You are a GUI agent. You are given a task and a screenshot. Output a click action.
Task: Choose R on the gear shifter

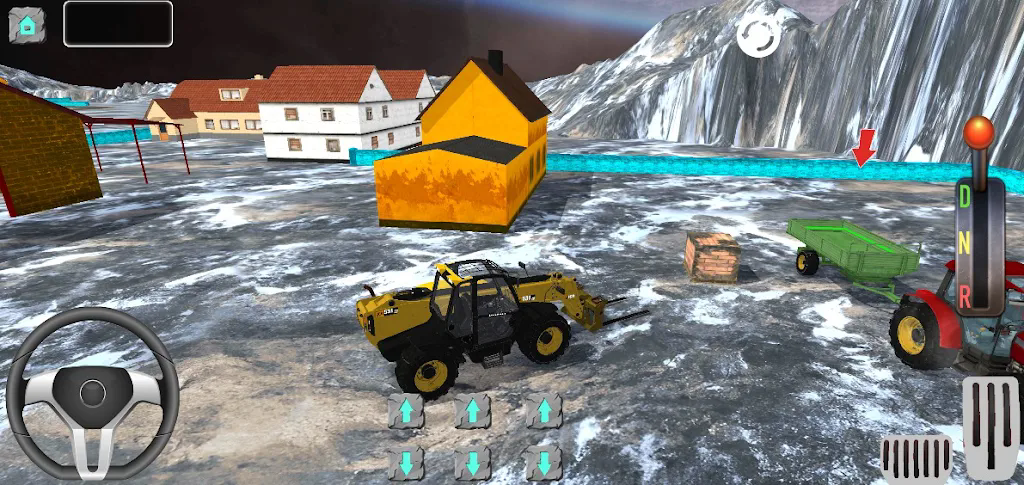965,295
